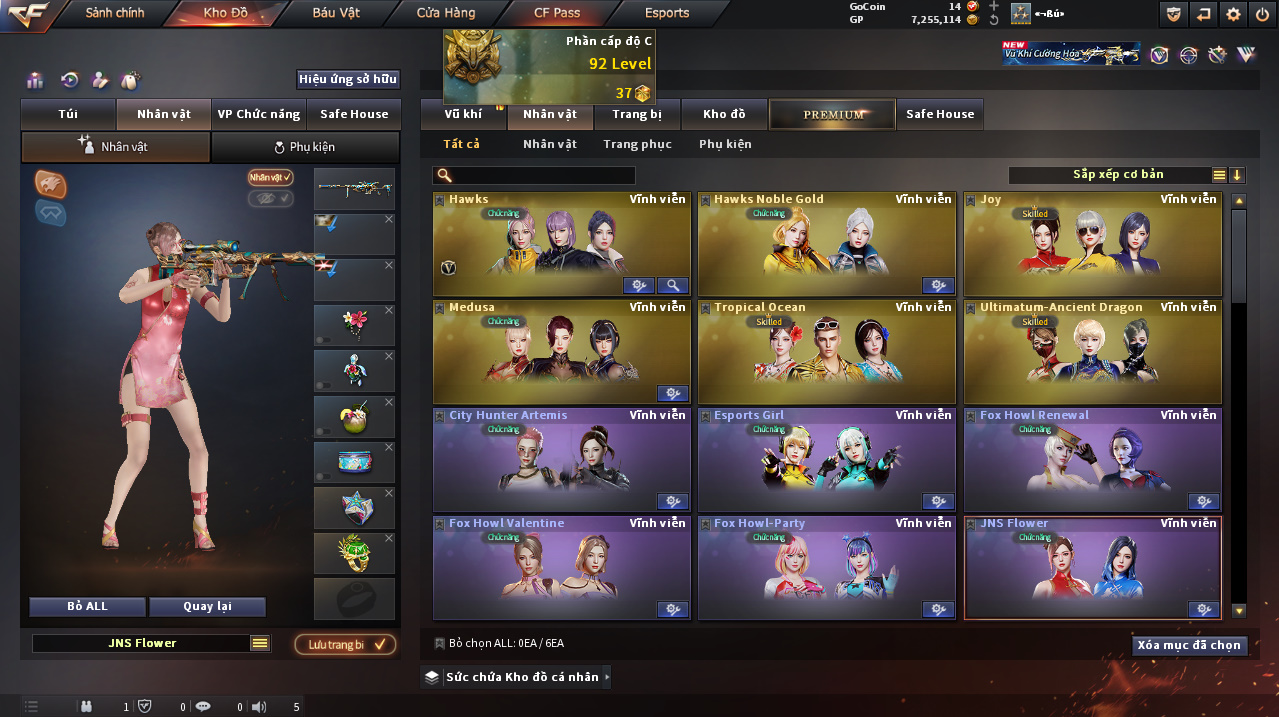Show the Phụ kiện accessory panel
The height and width of the screenshot is (717, 1279).
305,147
